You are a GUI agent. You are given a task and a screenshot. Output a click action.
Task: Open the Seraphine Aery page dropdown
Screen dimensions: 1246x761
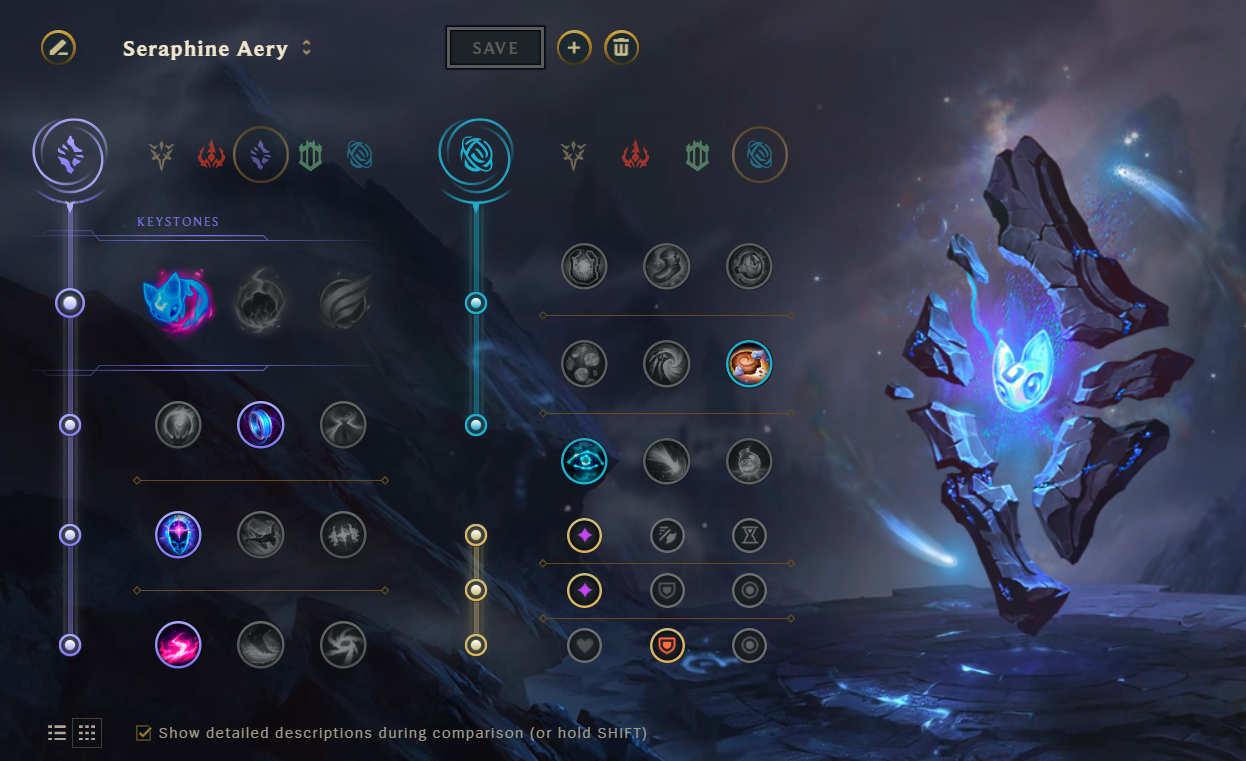click(307, 48)
